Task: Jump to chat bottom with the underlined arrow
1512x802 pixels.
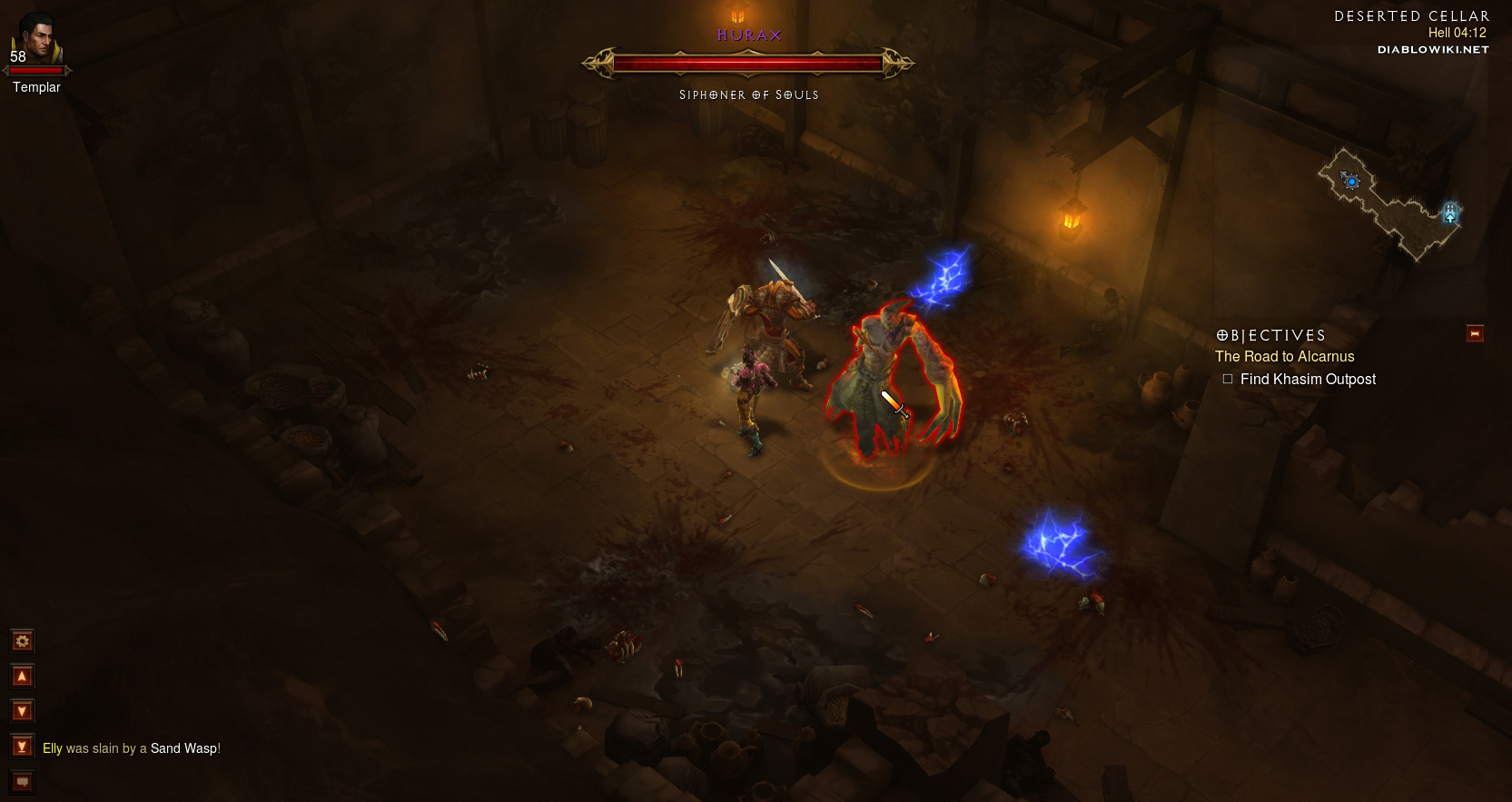Action: coord(23,747)
